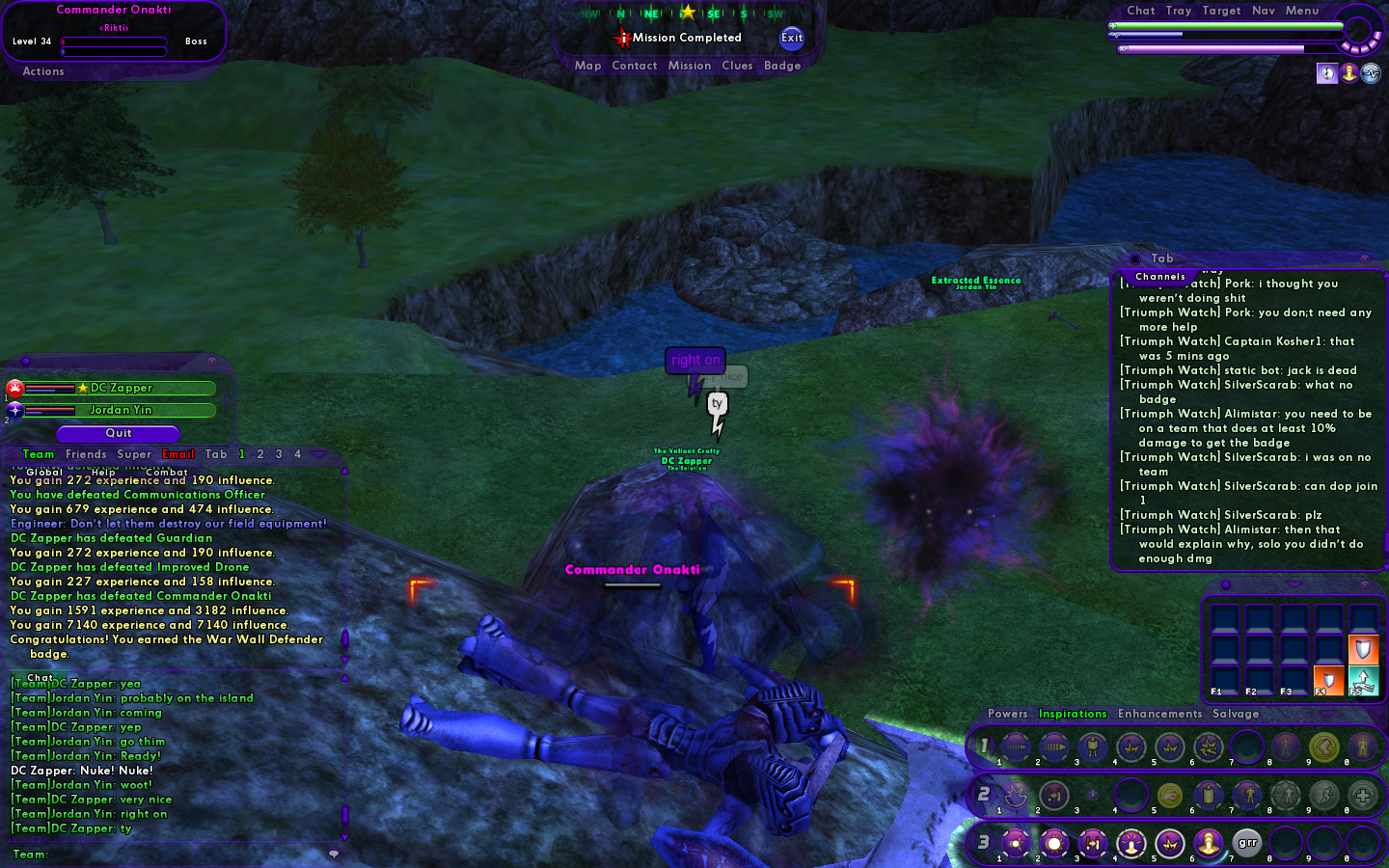Open the Tray option in top menu
The height and width of the screenshot is (868, 1389).
(1178, 11)
